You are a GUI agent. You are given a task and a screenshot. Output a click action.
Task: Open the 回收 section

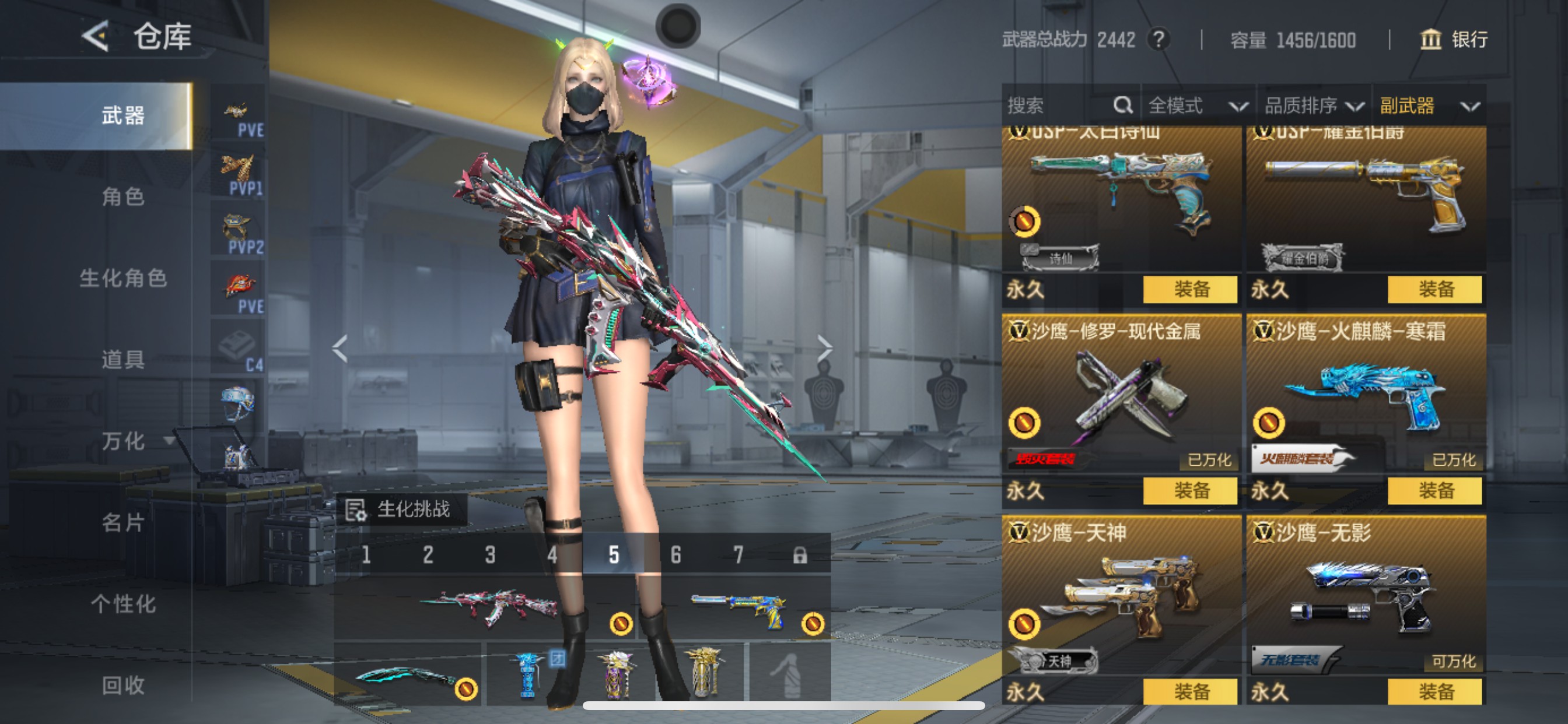coord(123,686)
